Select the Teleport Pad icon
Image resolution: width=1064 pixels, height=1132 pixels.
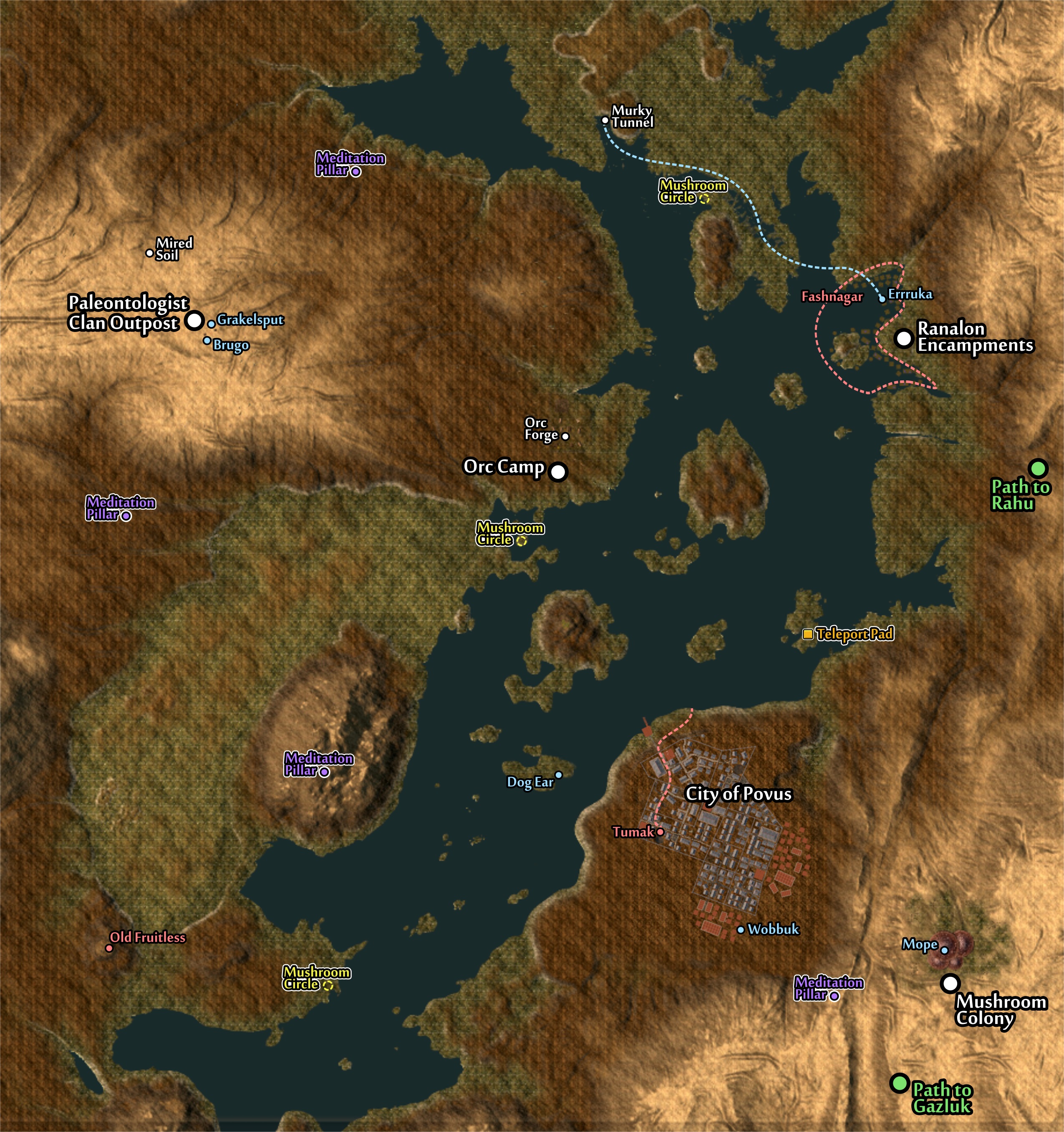tap(808, 634)
